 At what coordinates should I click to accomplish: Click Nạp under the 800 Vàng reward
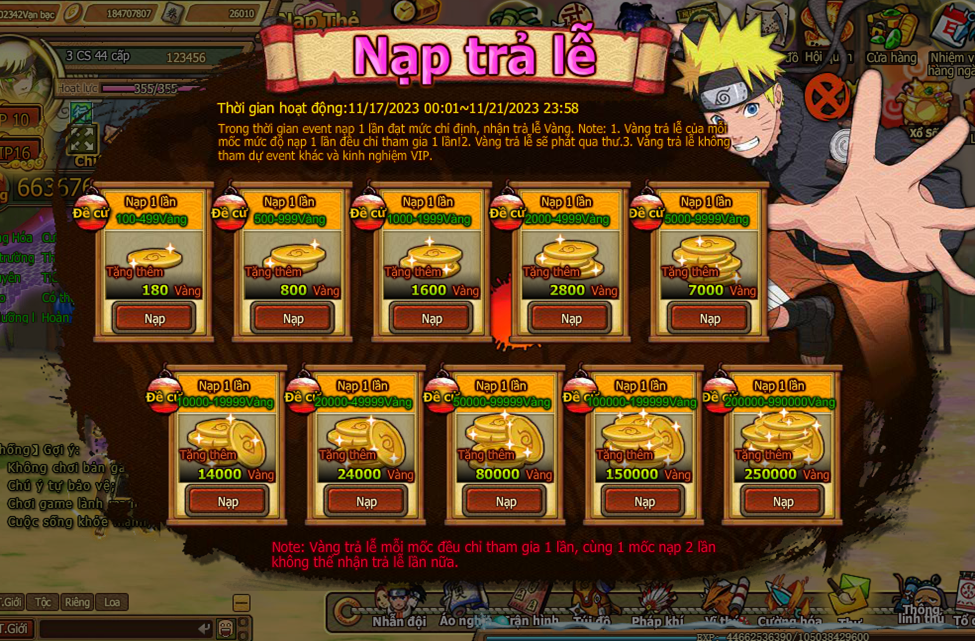[293, 318]
